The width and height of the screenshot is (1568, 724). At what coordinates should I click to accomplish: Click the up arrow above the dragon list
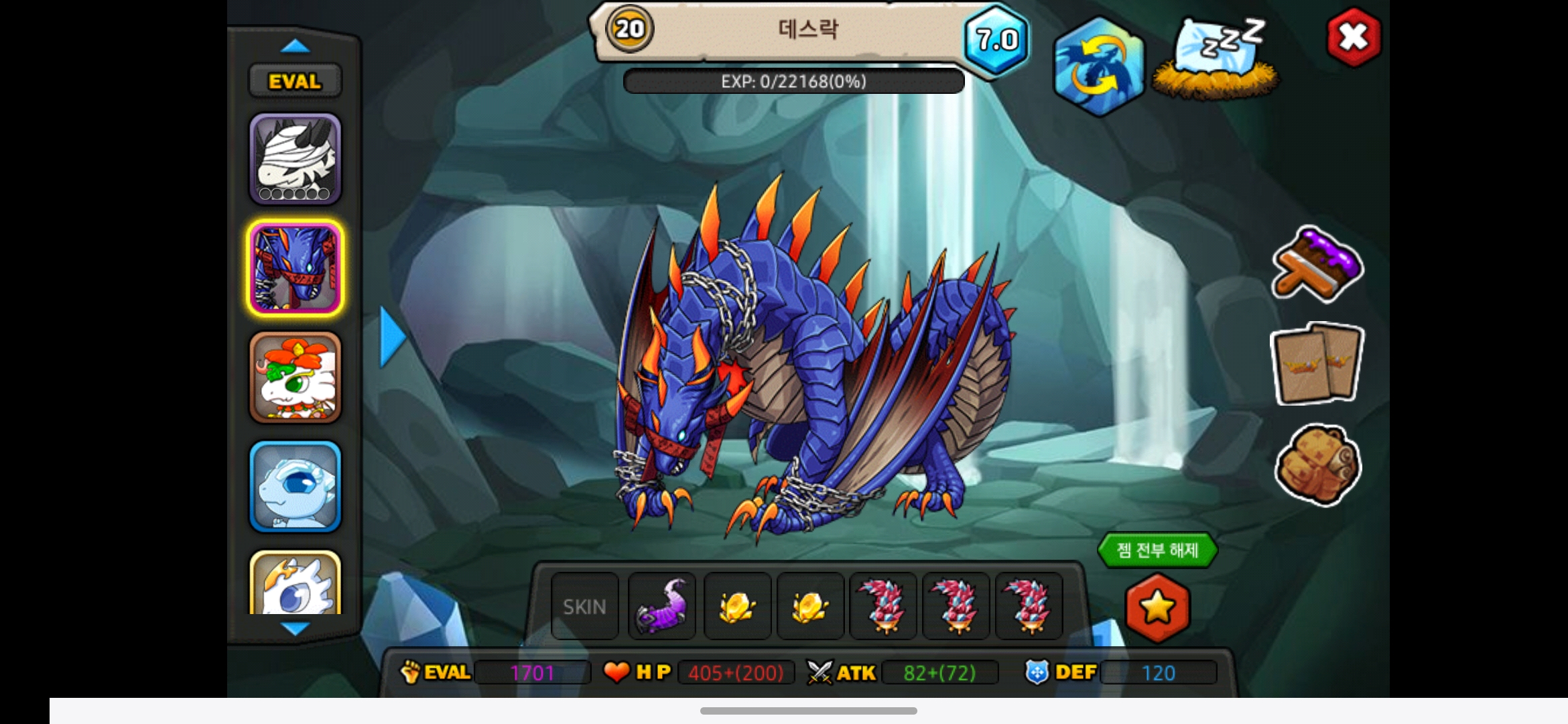tap(295, 46)
